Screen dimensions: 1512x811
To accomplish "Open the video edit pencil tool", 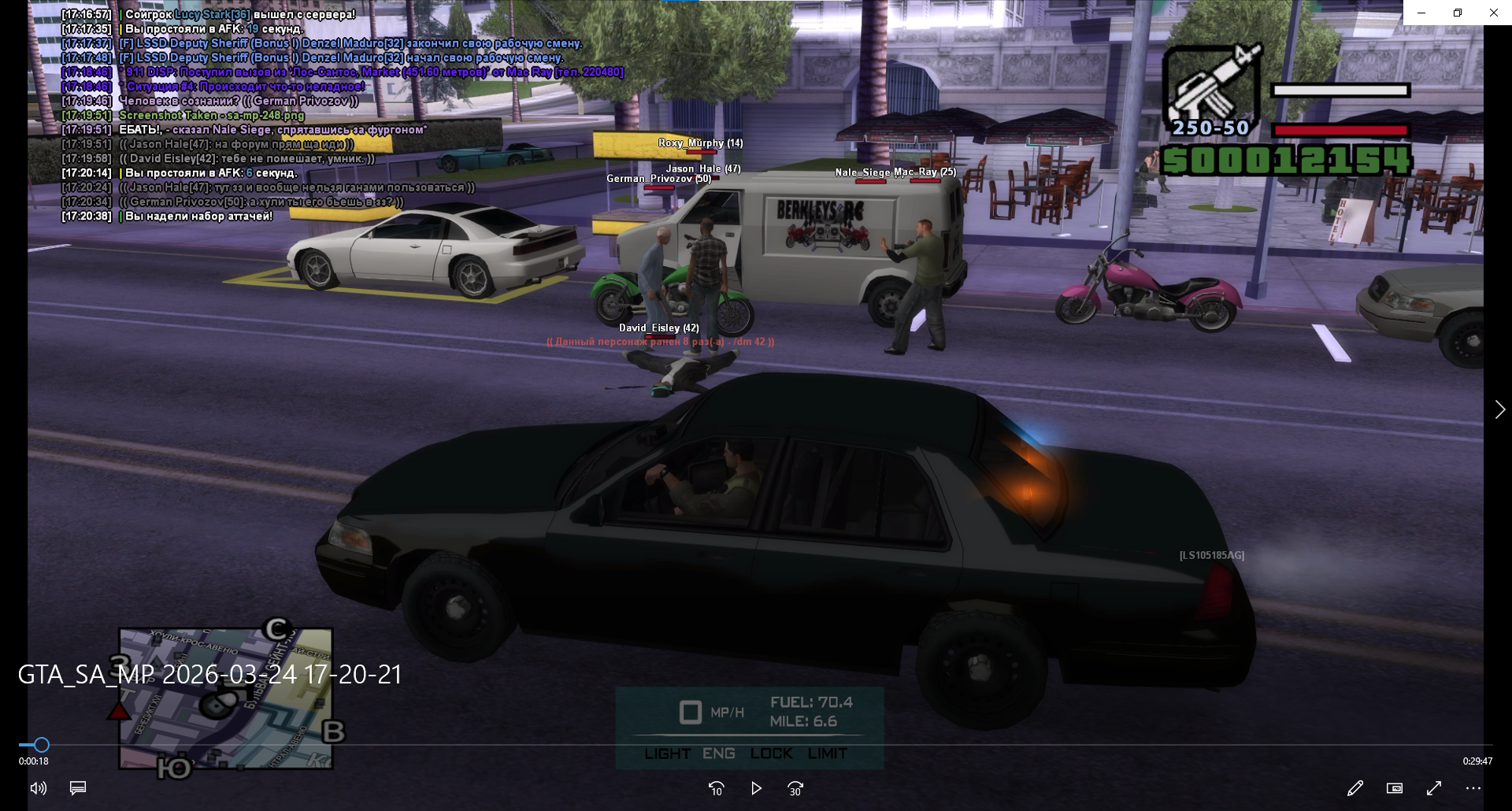I will 1354,788.
